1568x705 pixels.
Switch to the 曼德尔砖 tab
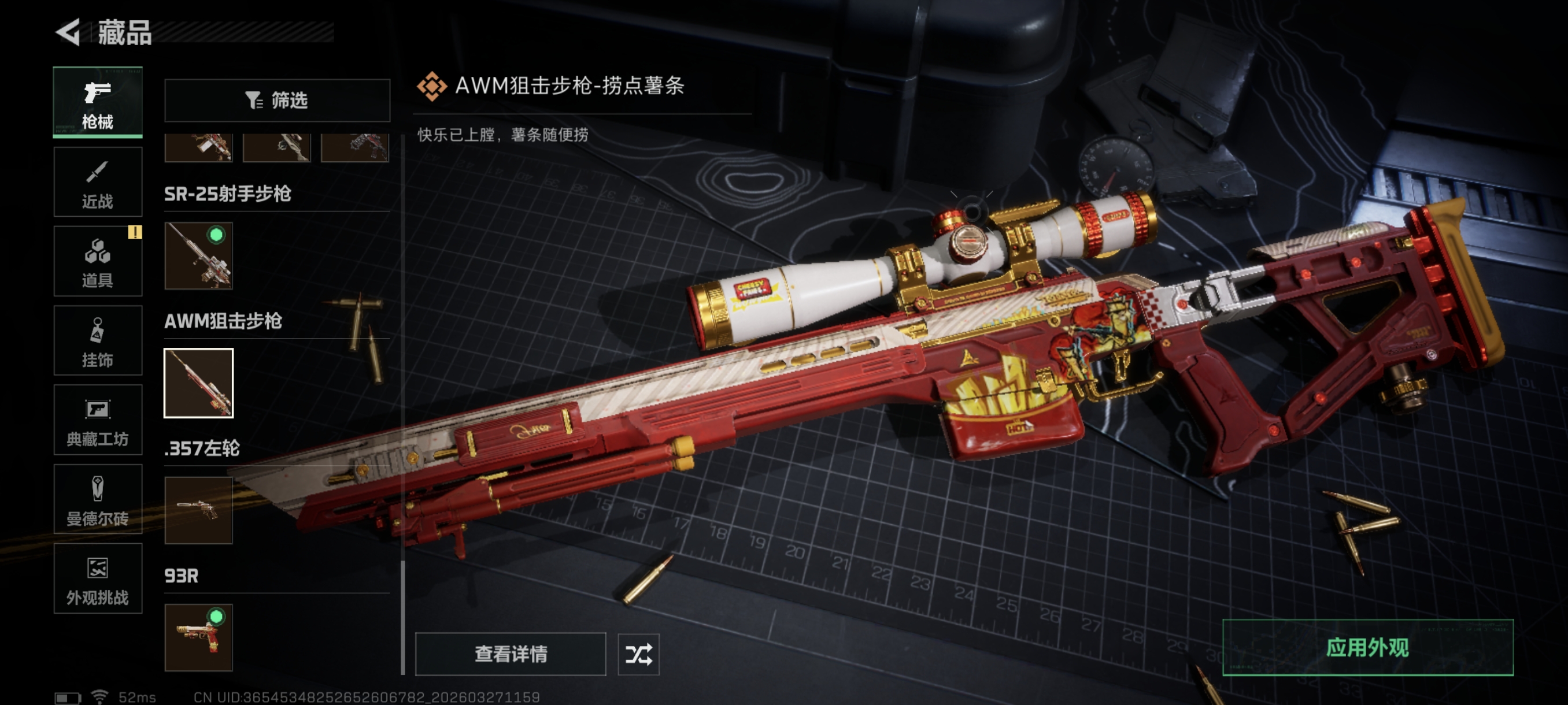(97, 499)
